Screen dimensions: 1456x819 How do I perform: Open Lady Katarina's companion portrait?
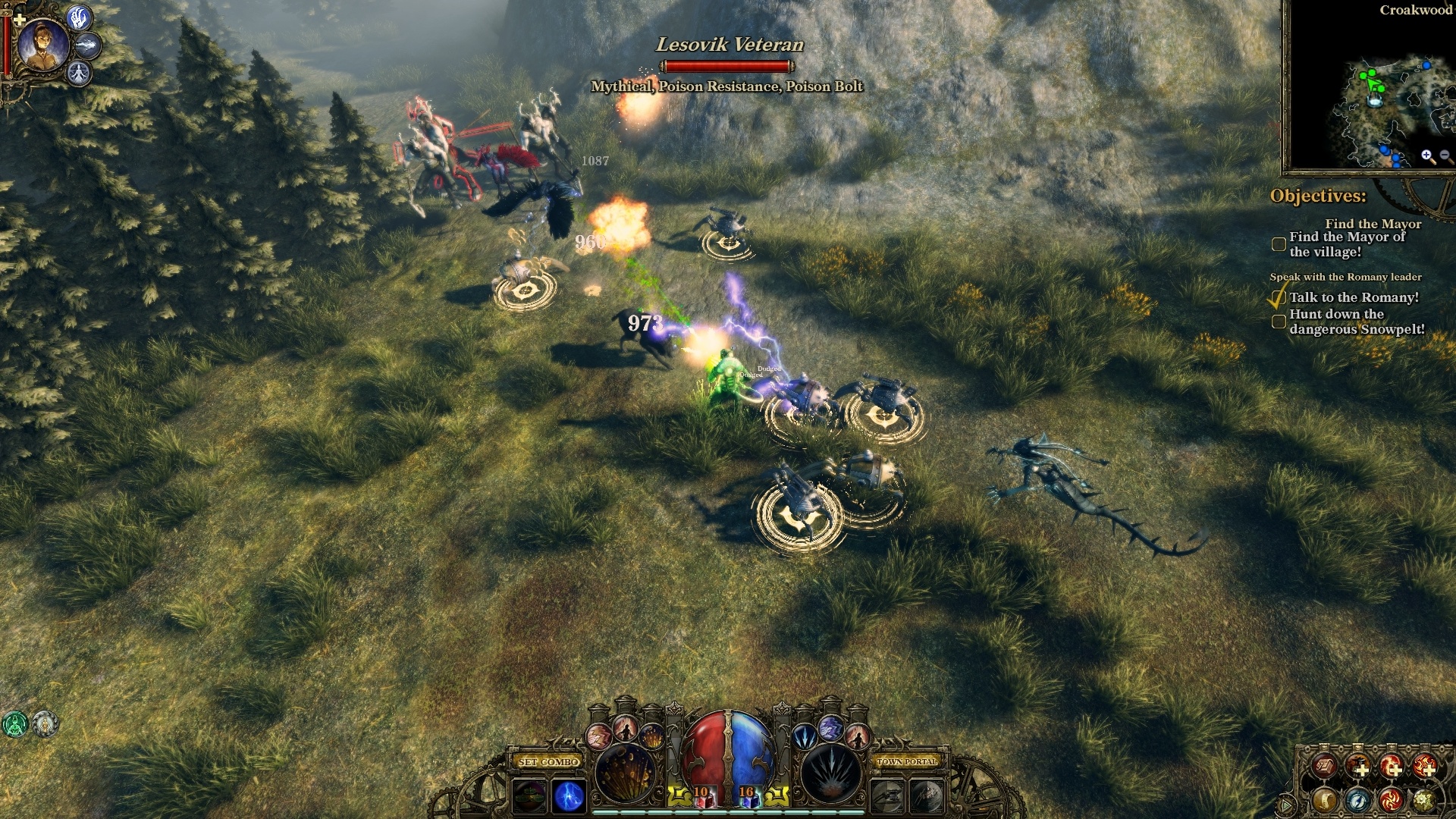[x=43, y=44]
